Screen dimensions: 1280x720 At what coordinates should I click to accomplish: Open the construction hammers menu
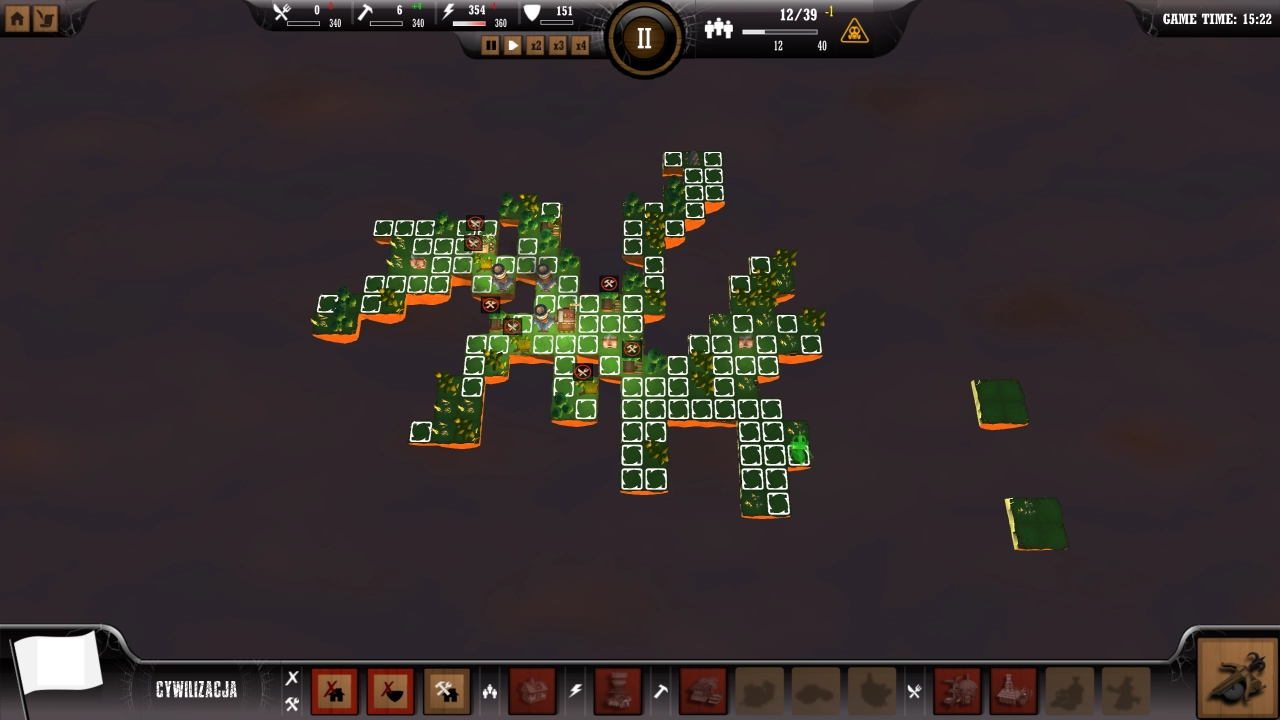tap(446, 690)
